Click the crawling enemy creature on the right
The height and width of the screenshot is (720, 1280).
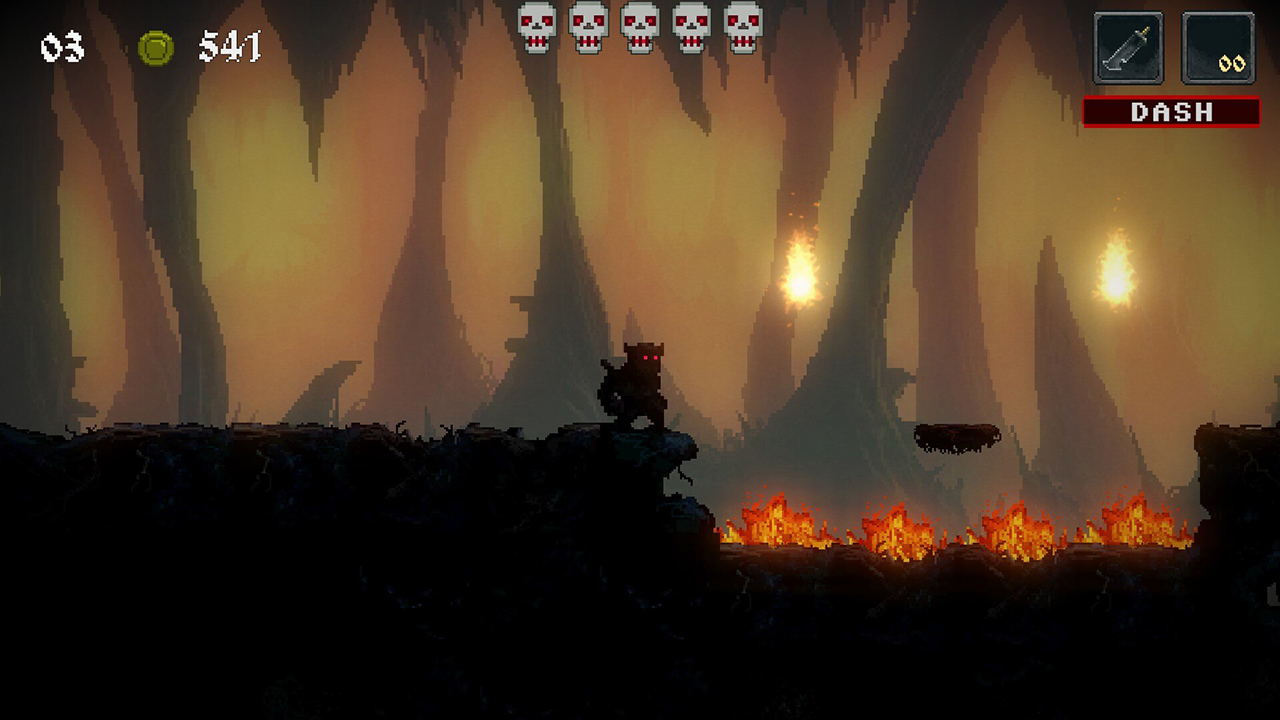tap(955, 437)
